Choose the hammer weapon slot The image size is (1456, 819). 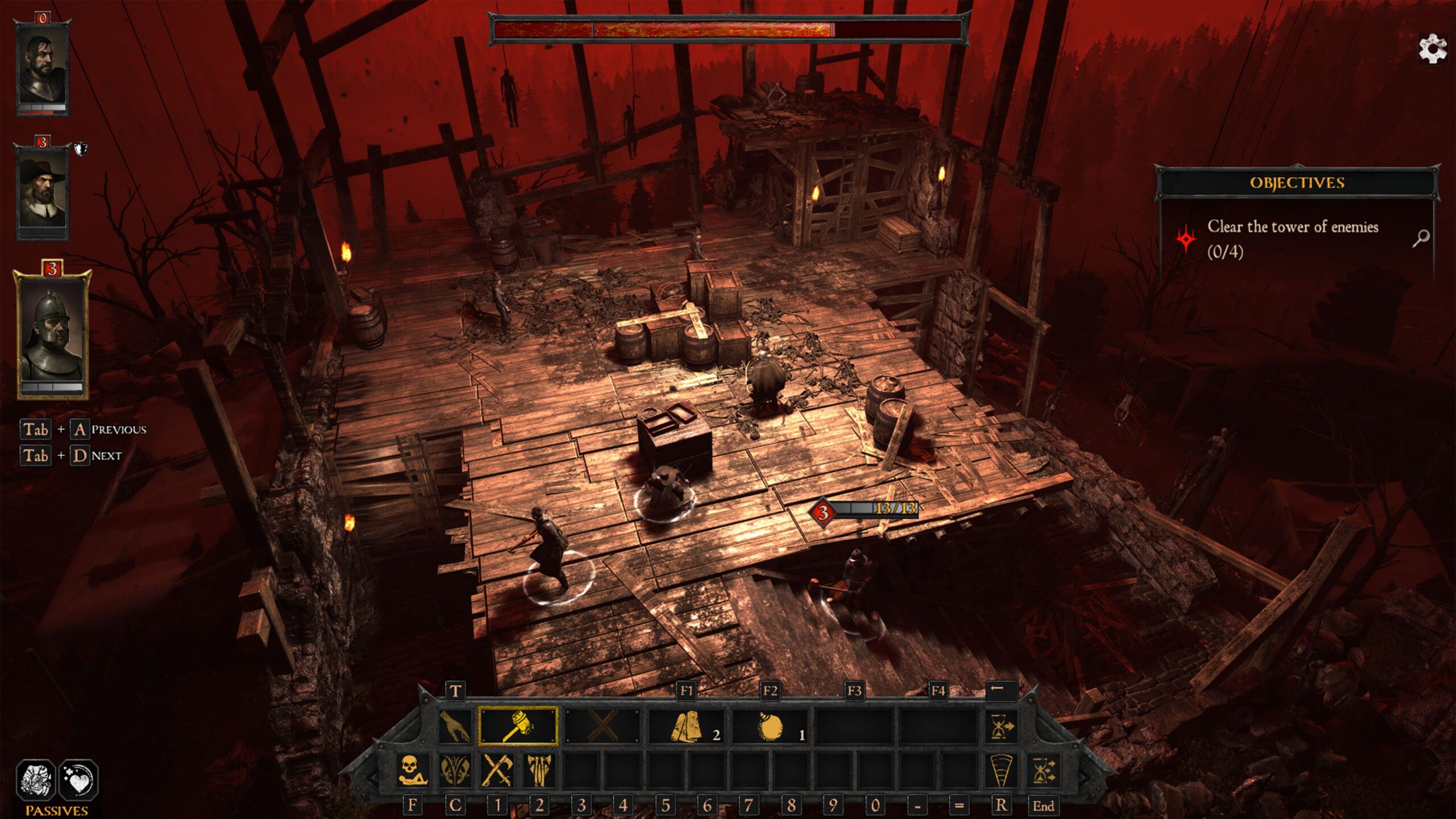pyautogui.click(x=518, y=726)
